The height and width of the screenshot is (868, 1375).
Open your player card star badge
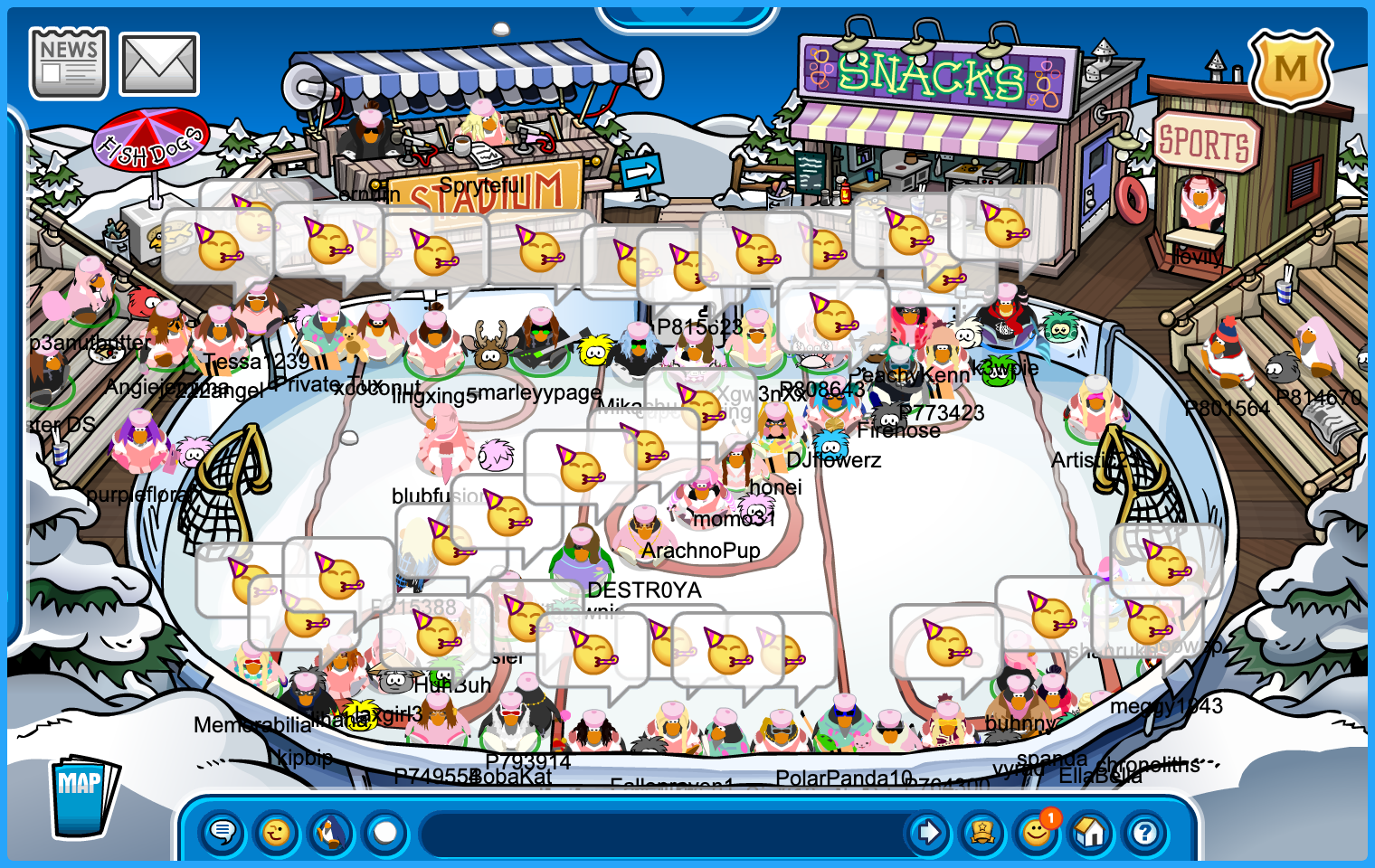(982, 832)
